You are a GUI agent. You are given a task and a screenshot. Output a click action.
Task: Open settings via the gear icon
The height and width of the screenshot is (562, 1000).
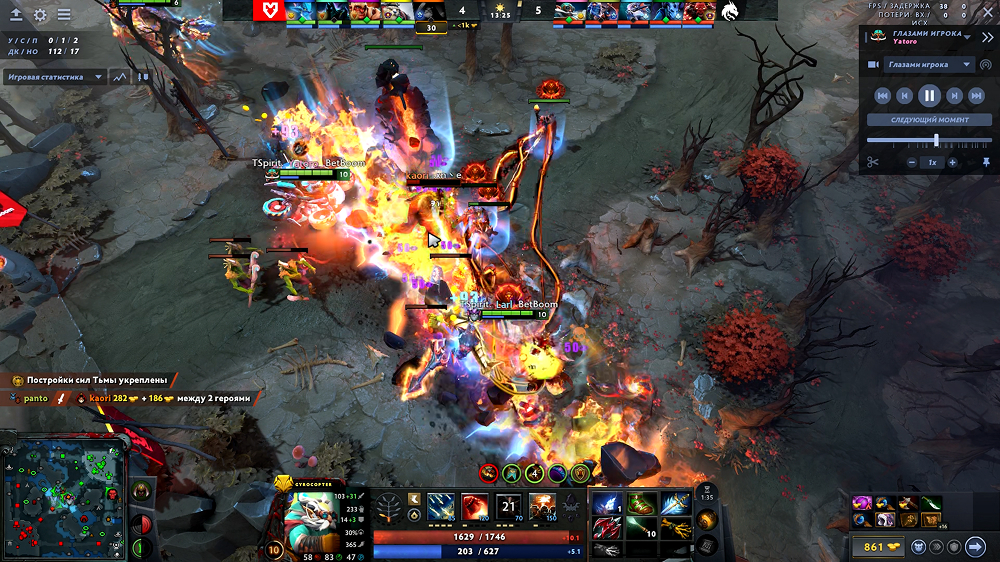[x=40, y=15]
